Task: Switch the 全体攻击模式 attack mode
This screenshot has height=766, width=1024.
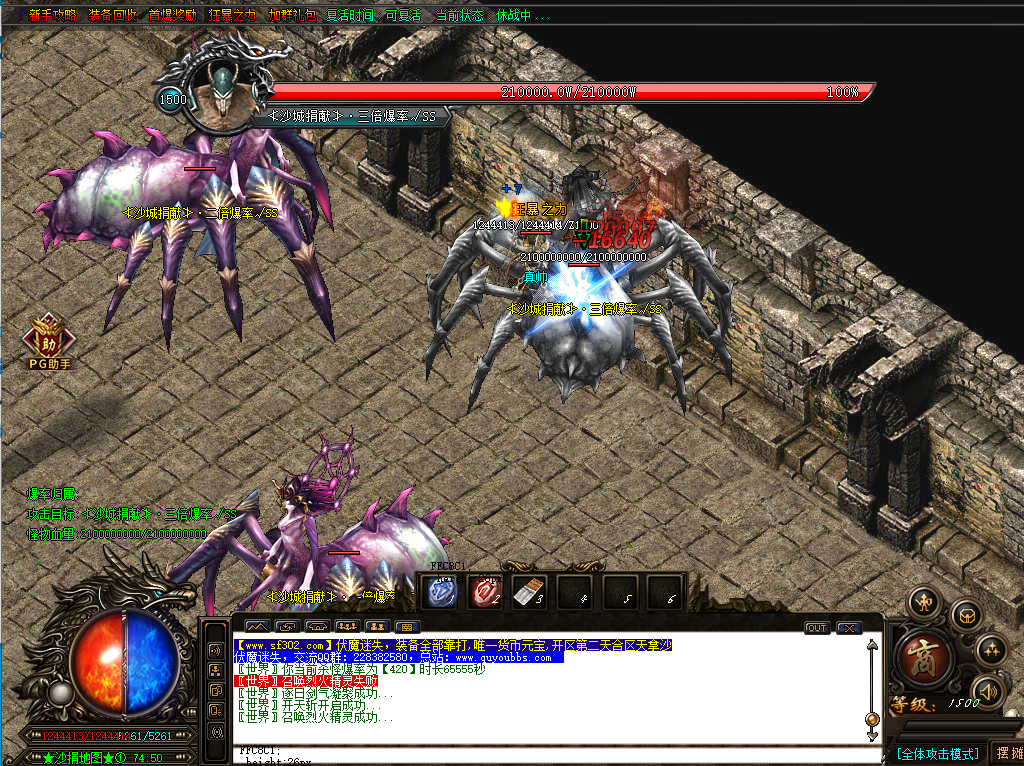Action: [937, 753]
